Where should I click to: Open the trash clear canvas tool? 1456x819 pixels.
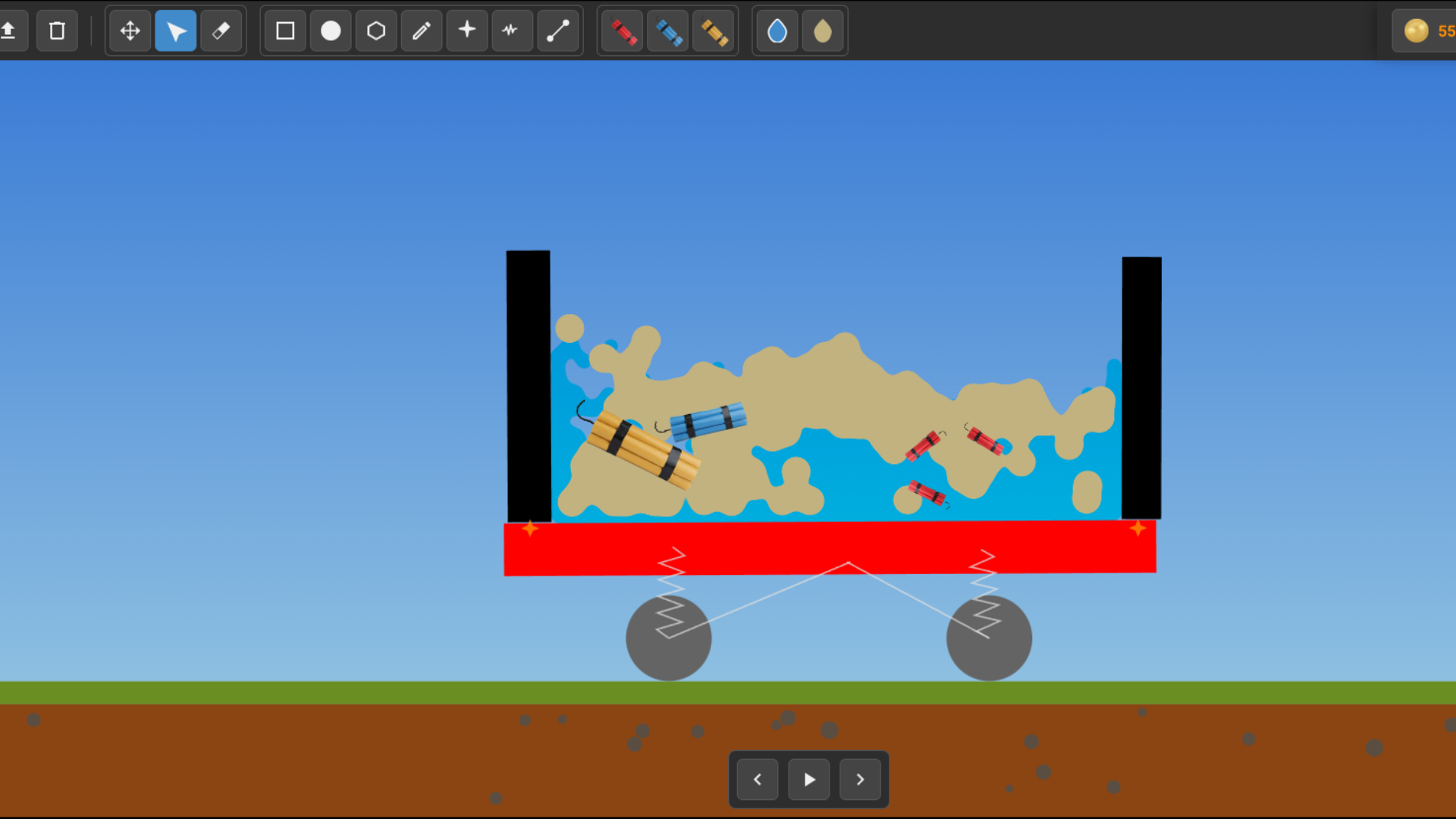point(57,31)
